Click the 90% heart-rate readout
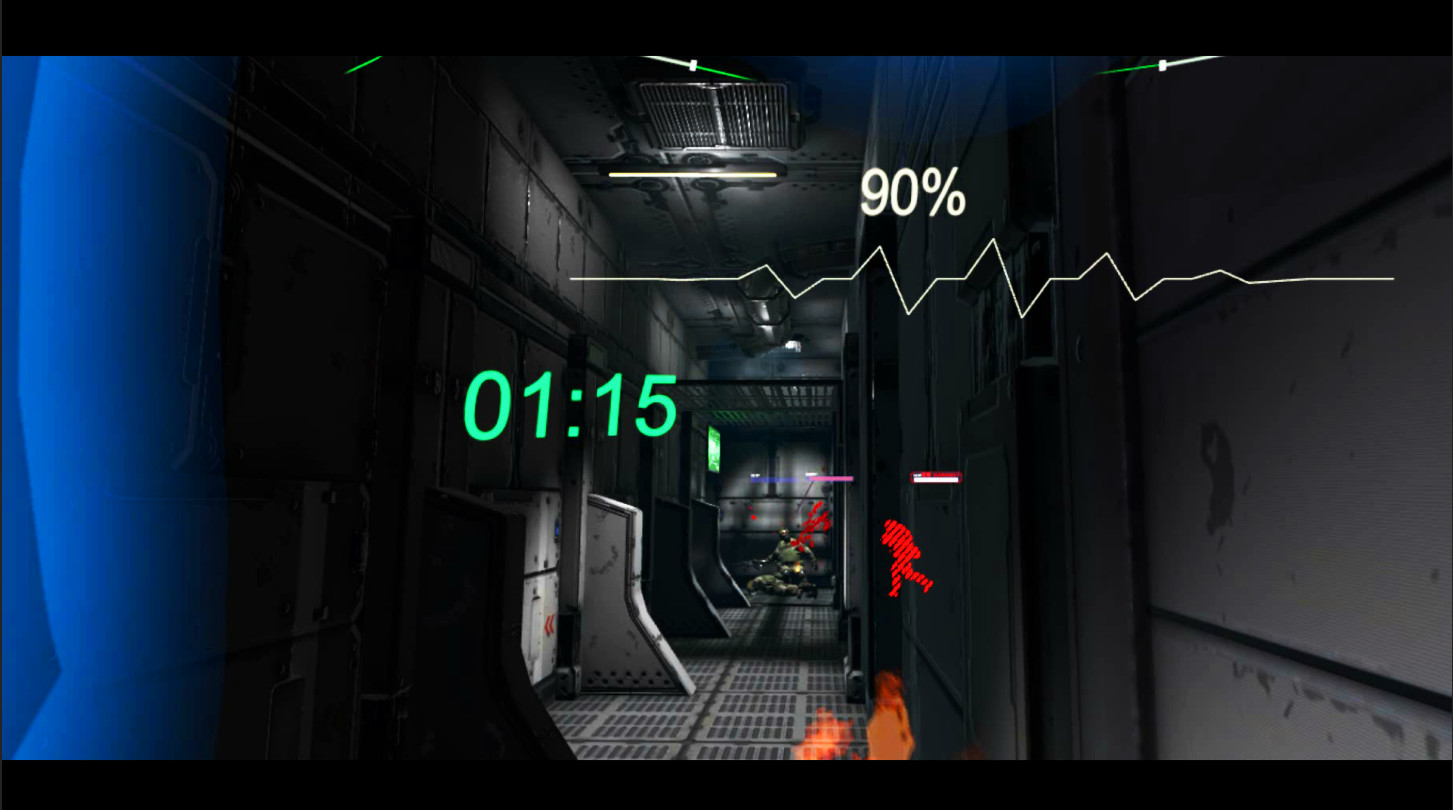The height and width of the screenshot is (810, 1453). (912, 195)
